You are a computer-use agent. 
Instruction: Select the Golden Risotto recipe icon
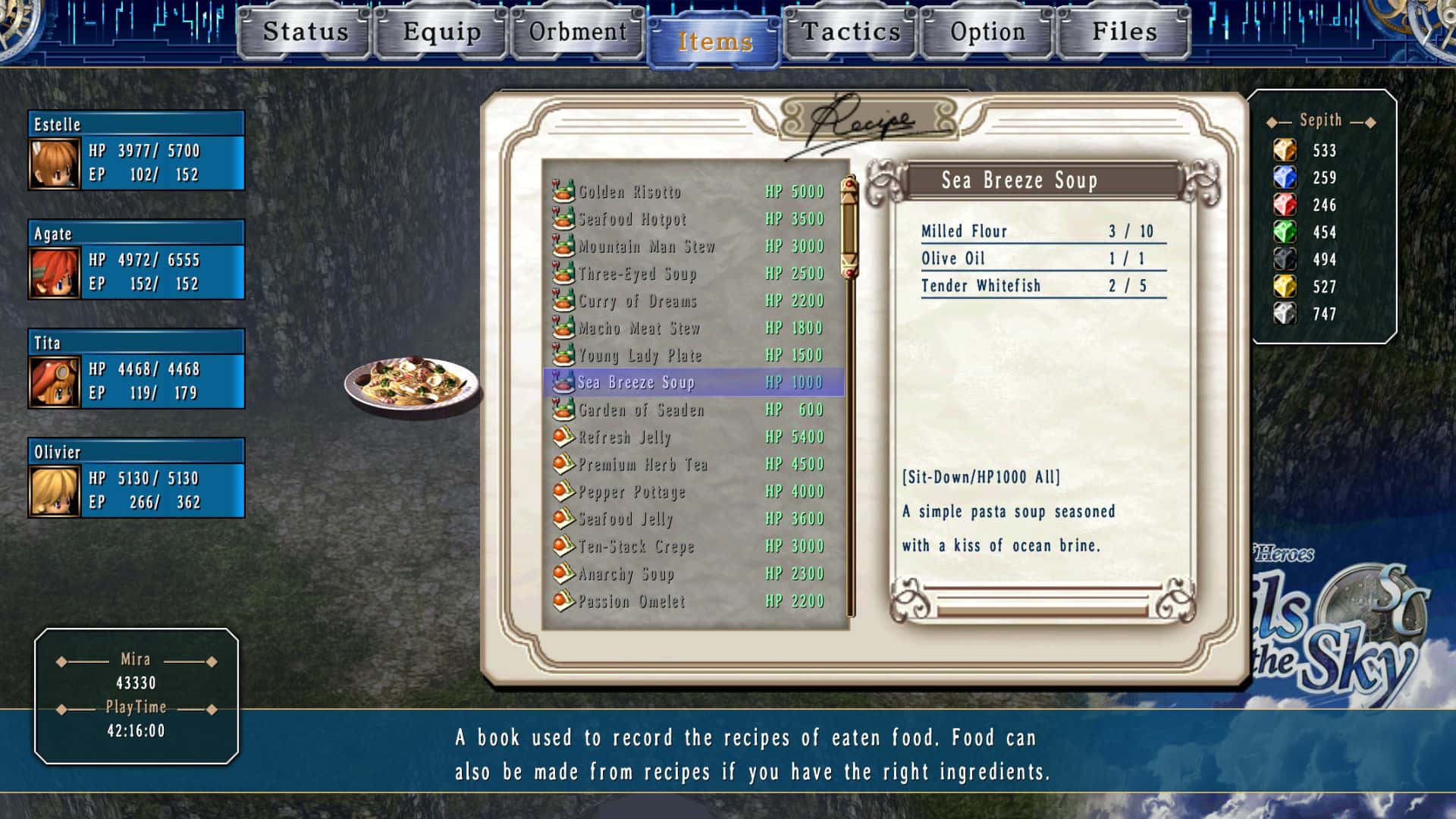click(563, 192)
